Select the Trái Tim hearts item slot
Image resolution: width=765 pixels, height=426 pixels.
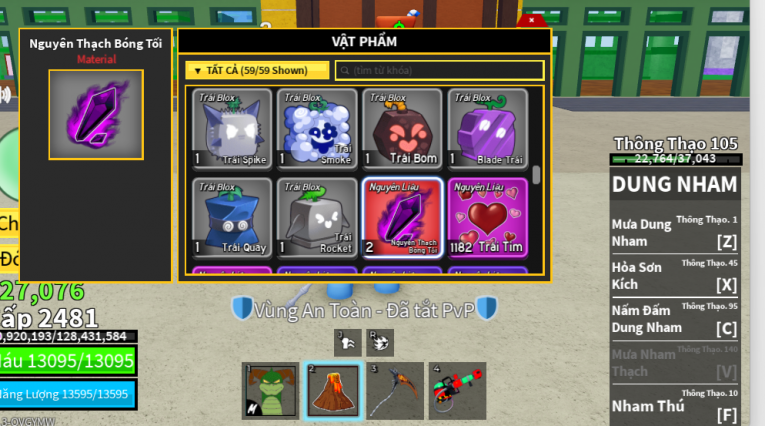click(x=487, y=217)
